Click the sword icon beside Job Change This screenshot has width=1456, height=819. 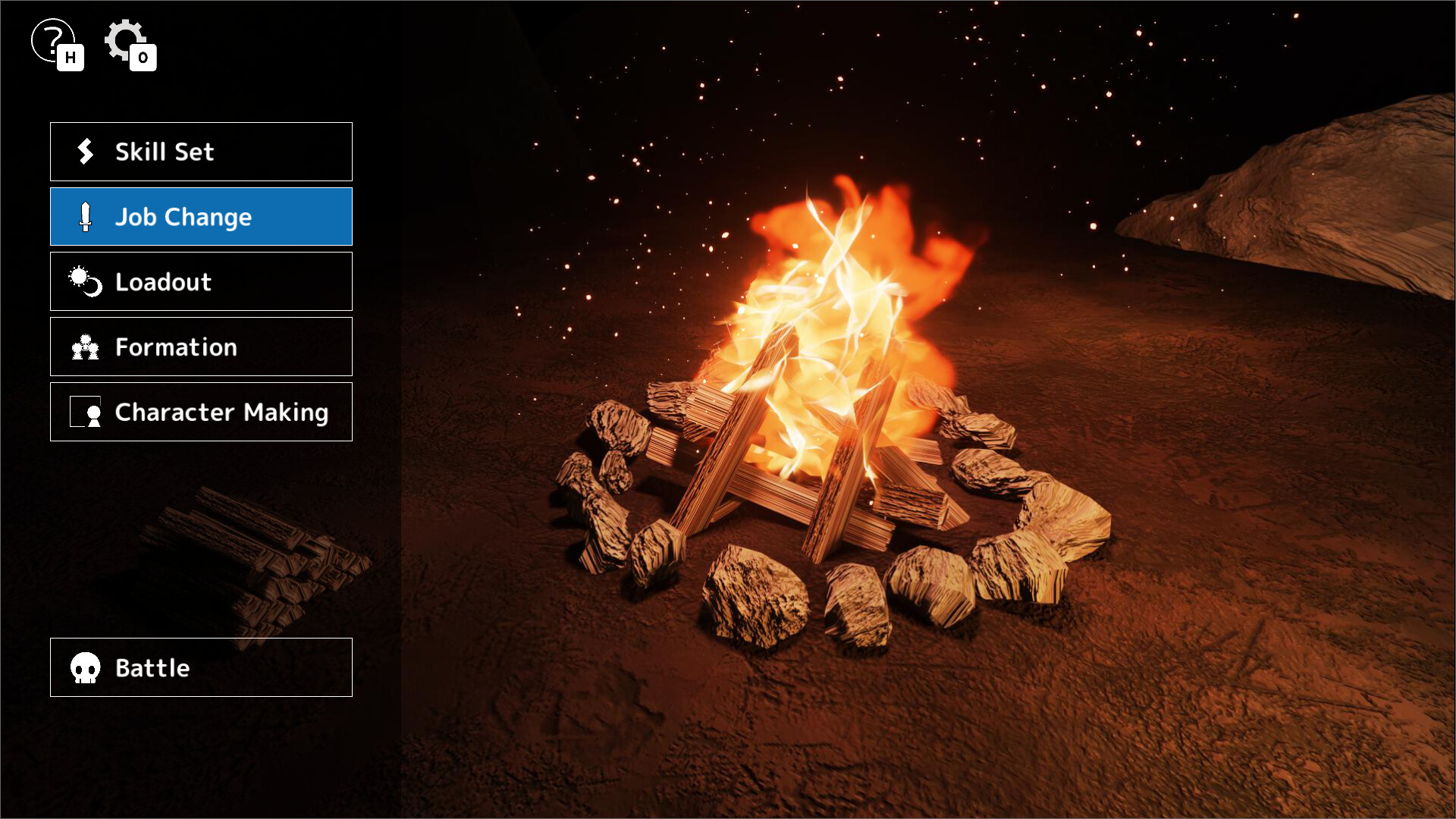(x=86, y=216)
